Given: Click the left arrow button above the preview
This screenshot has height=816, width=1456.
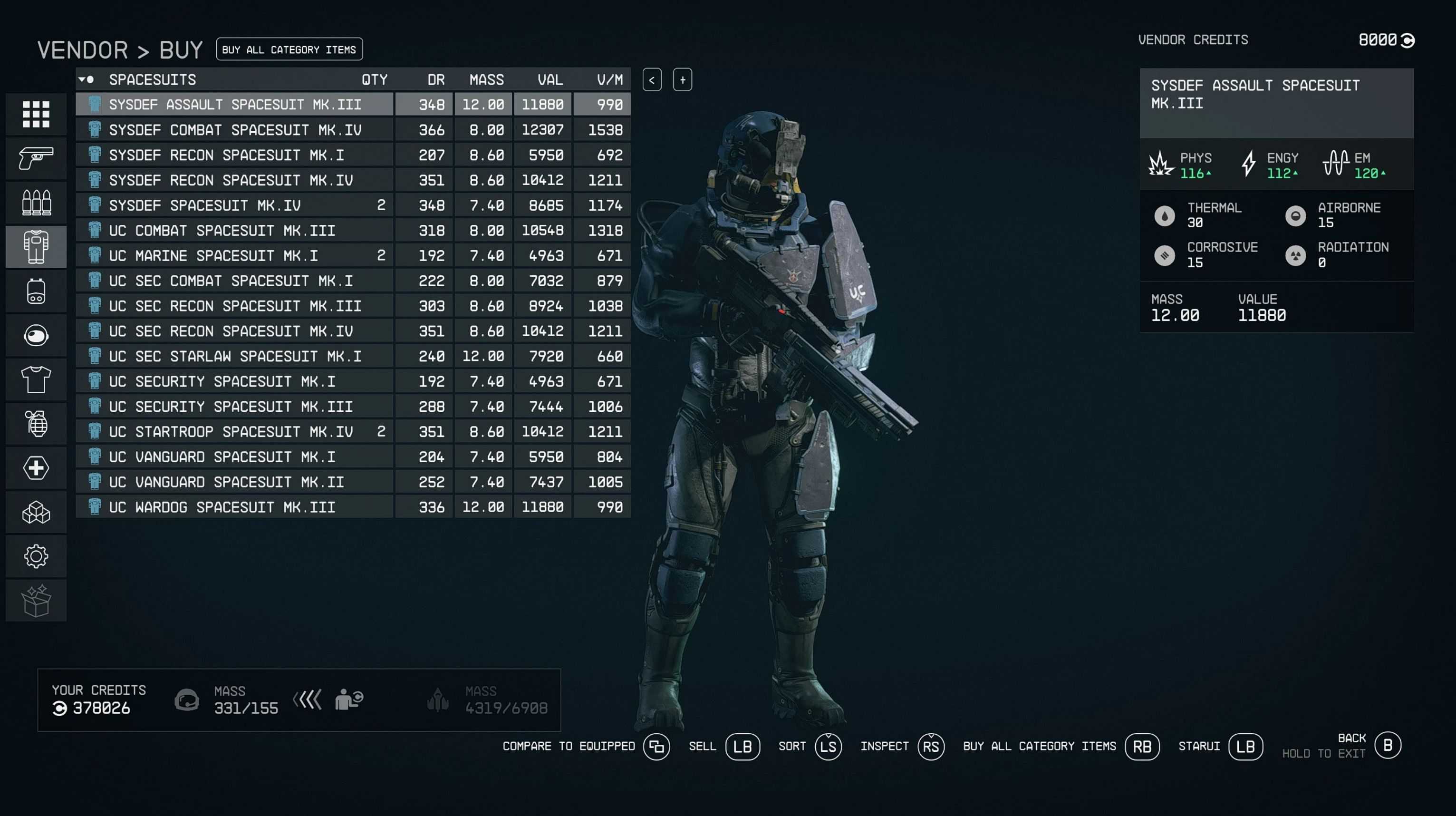Looking at the screenshot, I should tap(652, 80).
